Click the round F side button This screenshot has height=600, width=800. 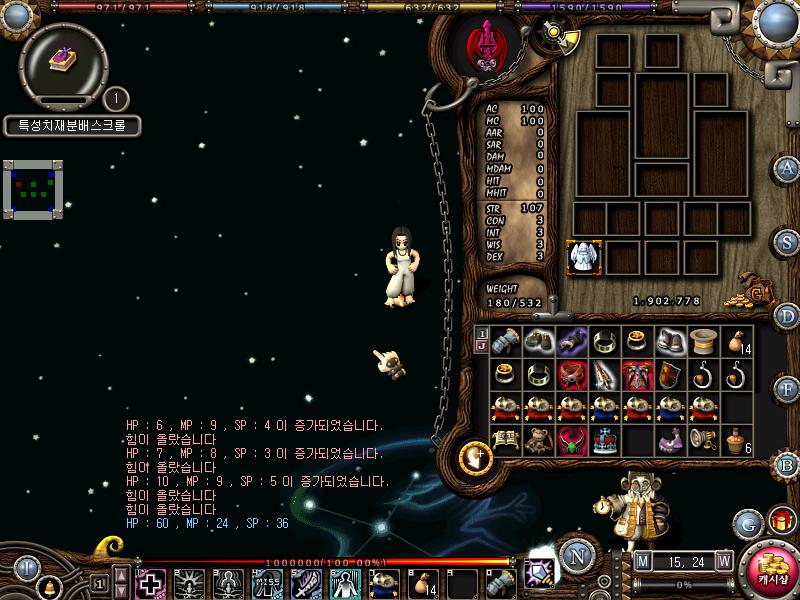(787, 389)
